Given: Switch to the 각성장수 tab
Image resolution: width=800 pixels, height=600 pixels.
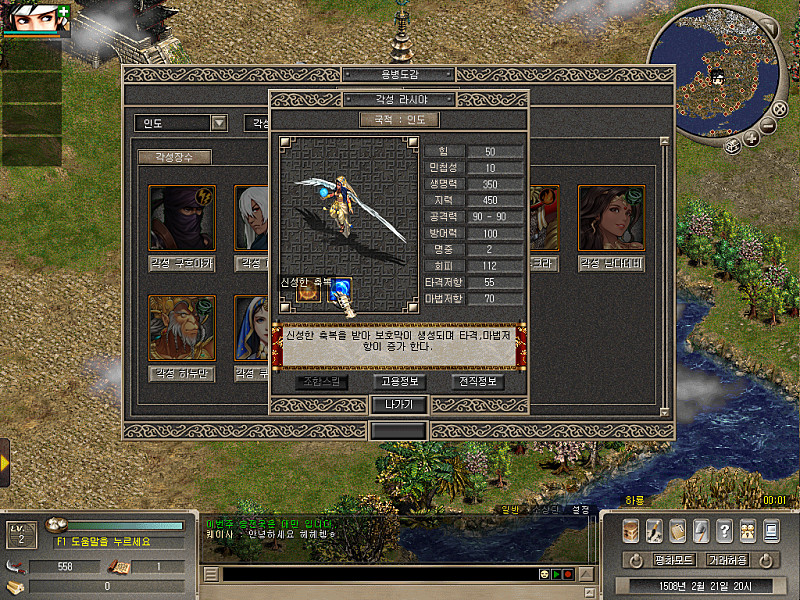Looking at the screenshot, I should point(174,157).
